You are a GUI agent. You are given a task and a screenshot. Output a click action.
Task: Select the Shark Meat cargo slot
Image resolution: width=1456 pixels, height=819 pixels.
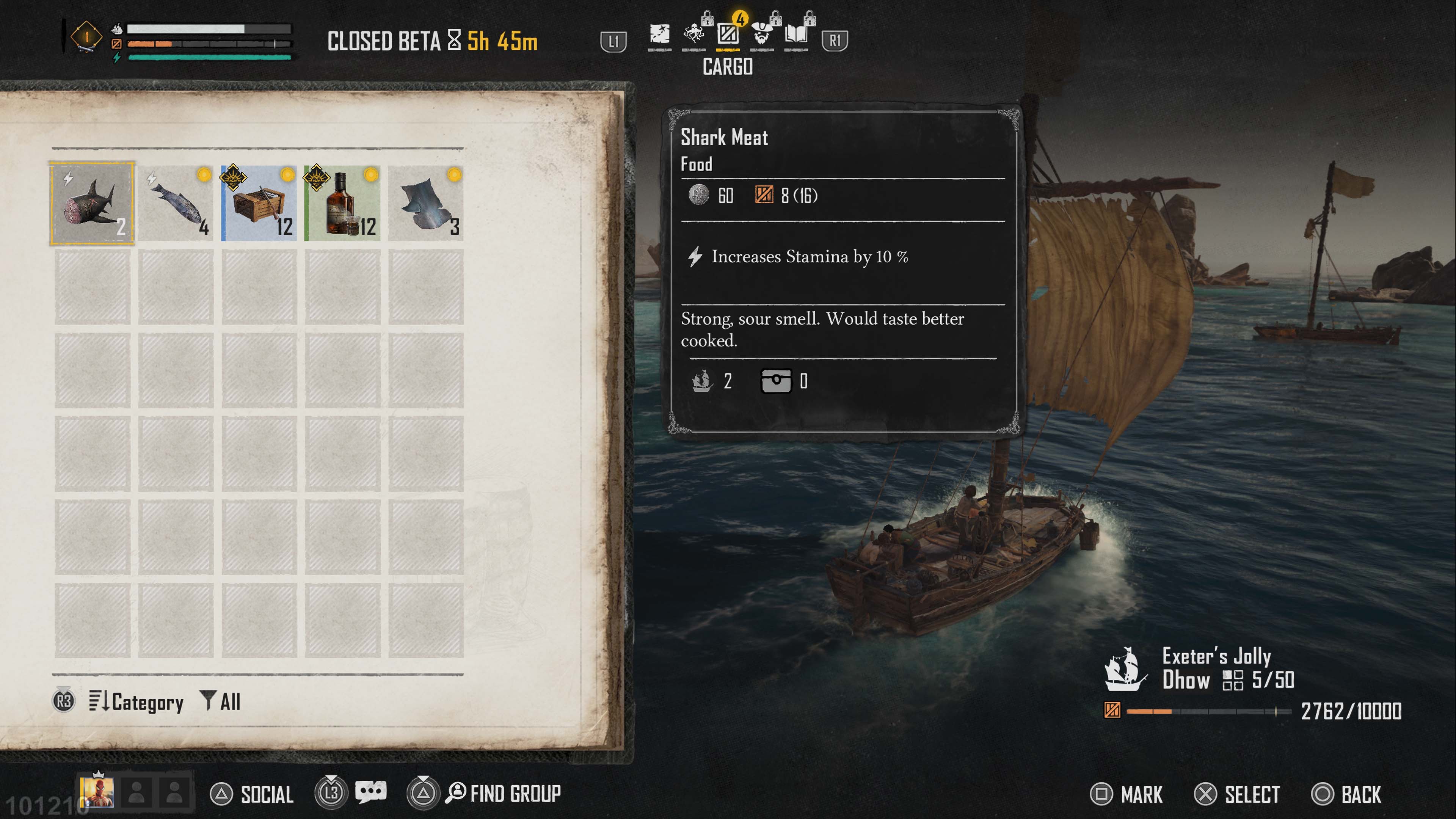[x=92, y=203]
